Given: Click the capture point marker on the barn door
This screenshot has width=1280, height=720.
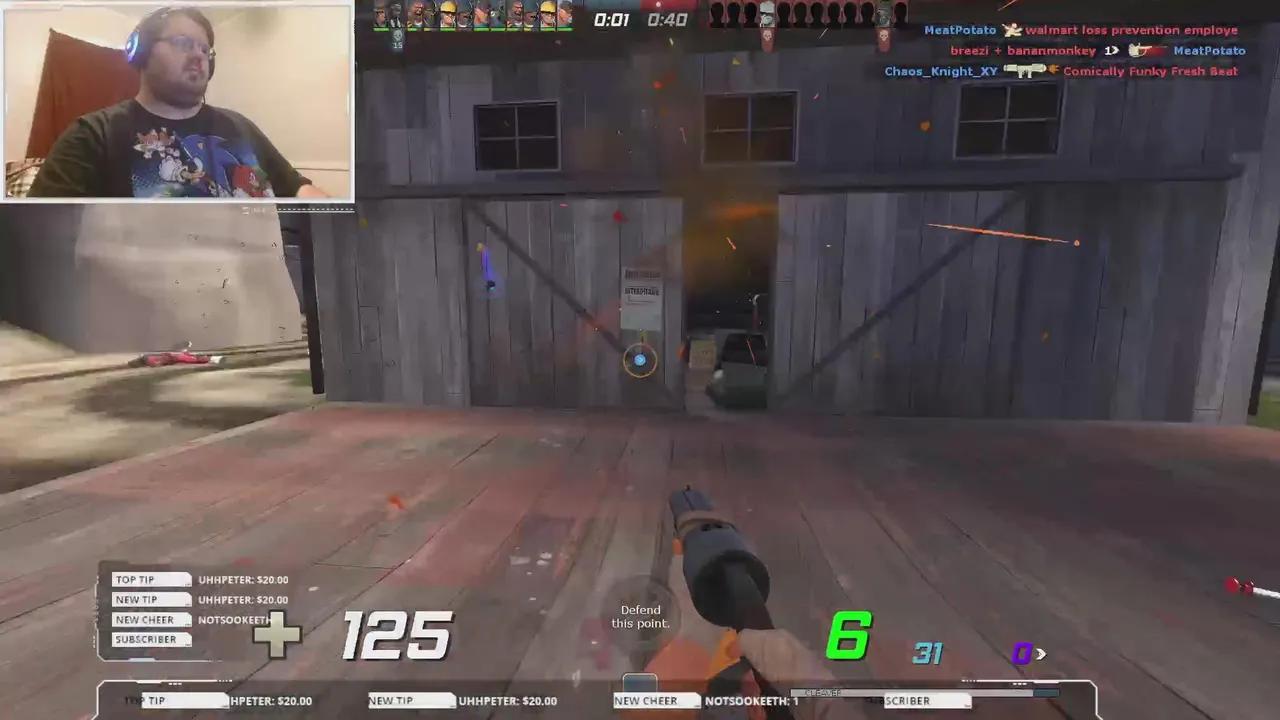Looking at the screenshot, I should (x=640, y=360).
